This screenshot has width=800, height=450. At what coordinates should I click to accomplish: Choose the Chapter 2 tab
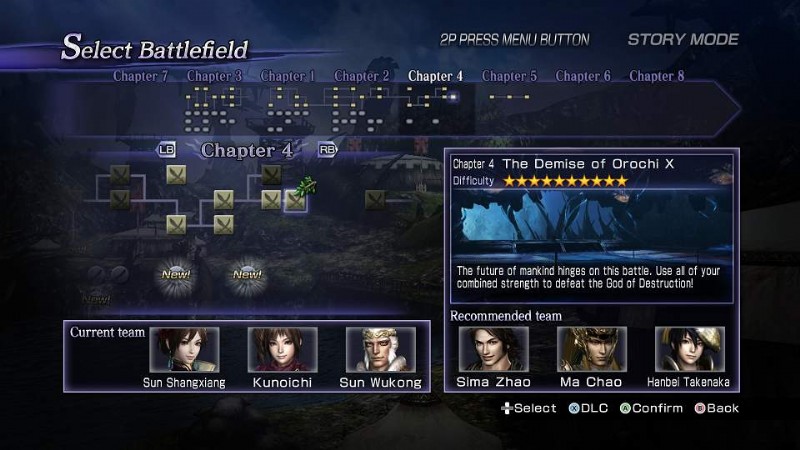(362, 76)
